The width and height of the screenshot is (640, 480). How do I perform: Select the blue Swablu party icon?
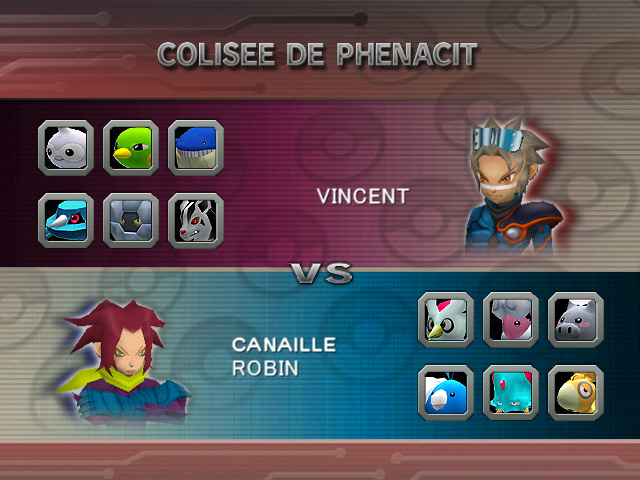[x=447, y=391]
